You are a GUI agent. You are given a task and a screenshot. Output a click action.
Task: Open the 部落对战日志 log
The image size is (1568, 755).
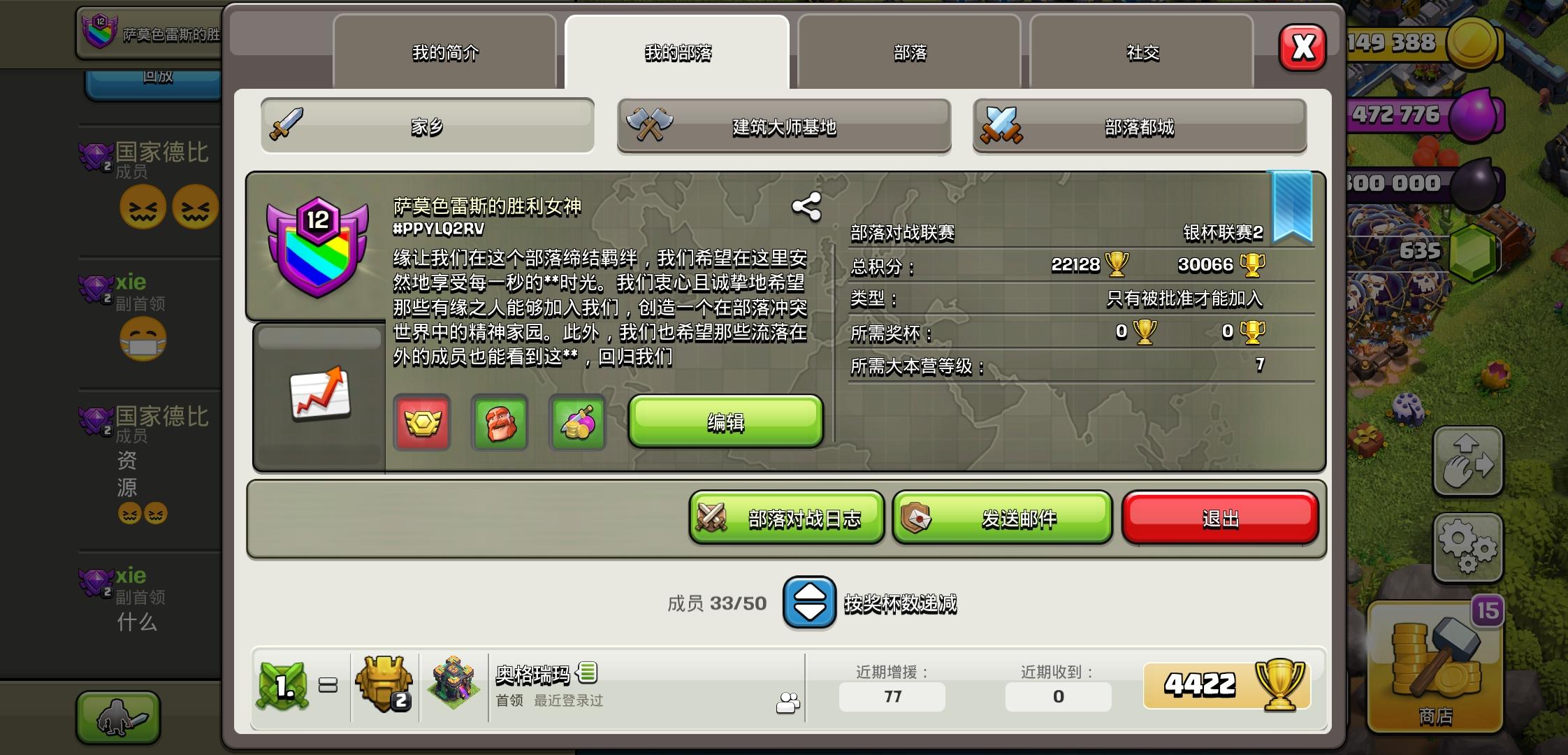pos(785,517)
